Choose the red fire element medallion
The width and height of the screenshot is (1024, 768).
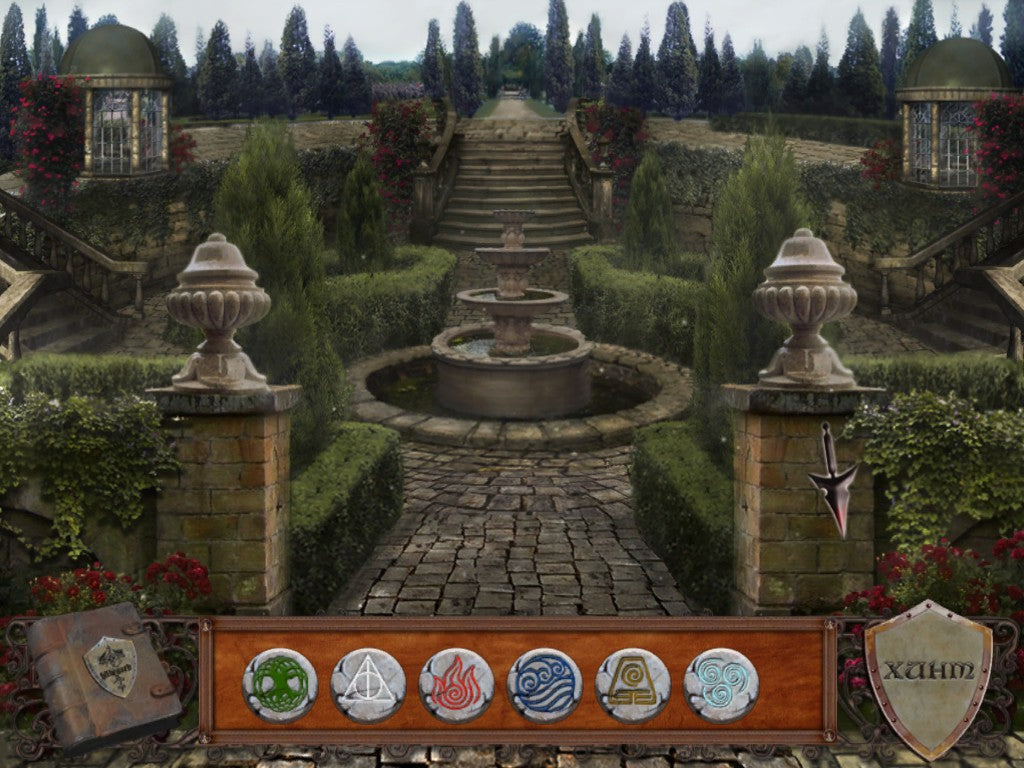tap(456, 685)
